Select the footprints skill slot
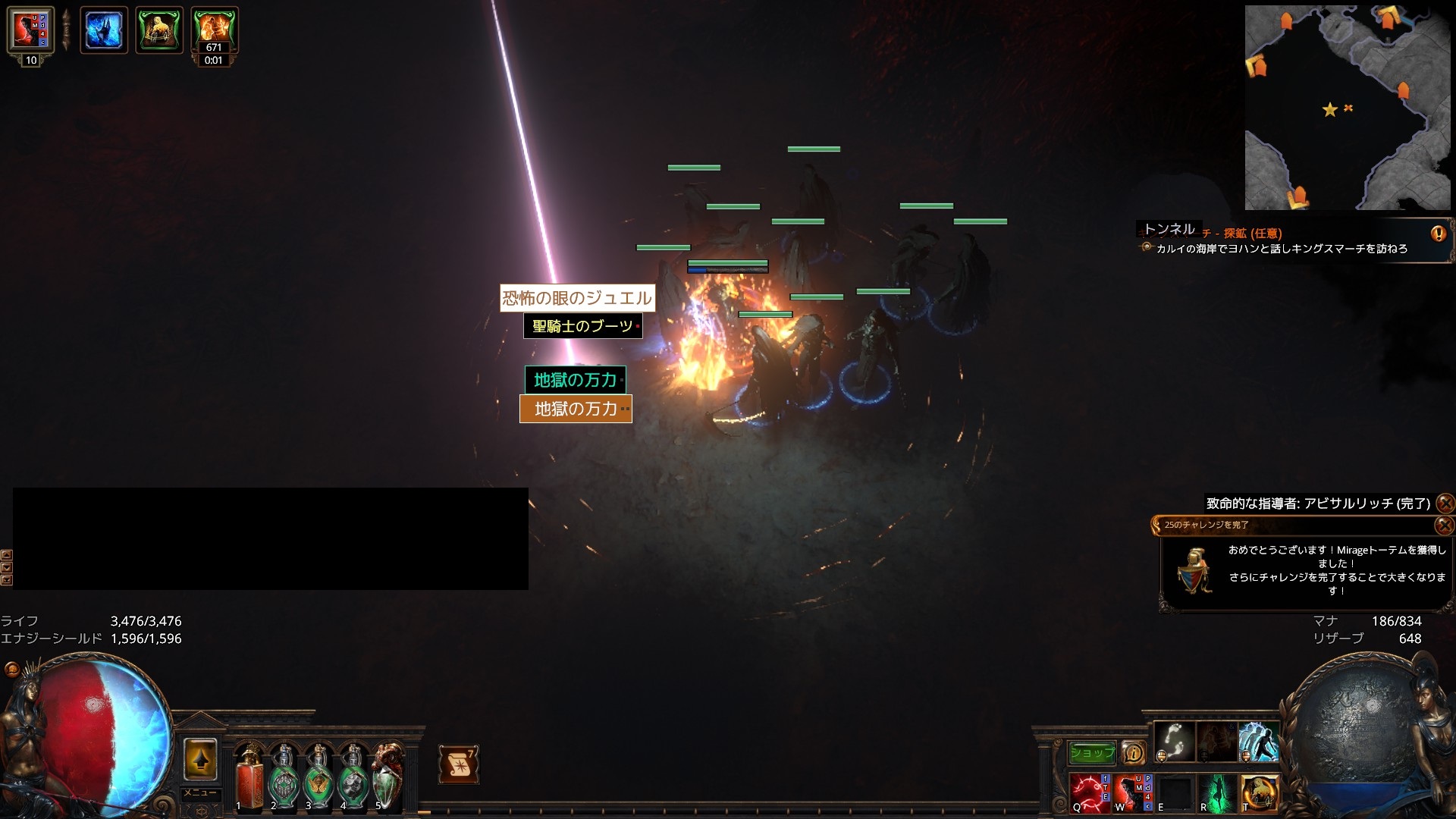 (1174, 742)
